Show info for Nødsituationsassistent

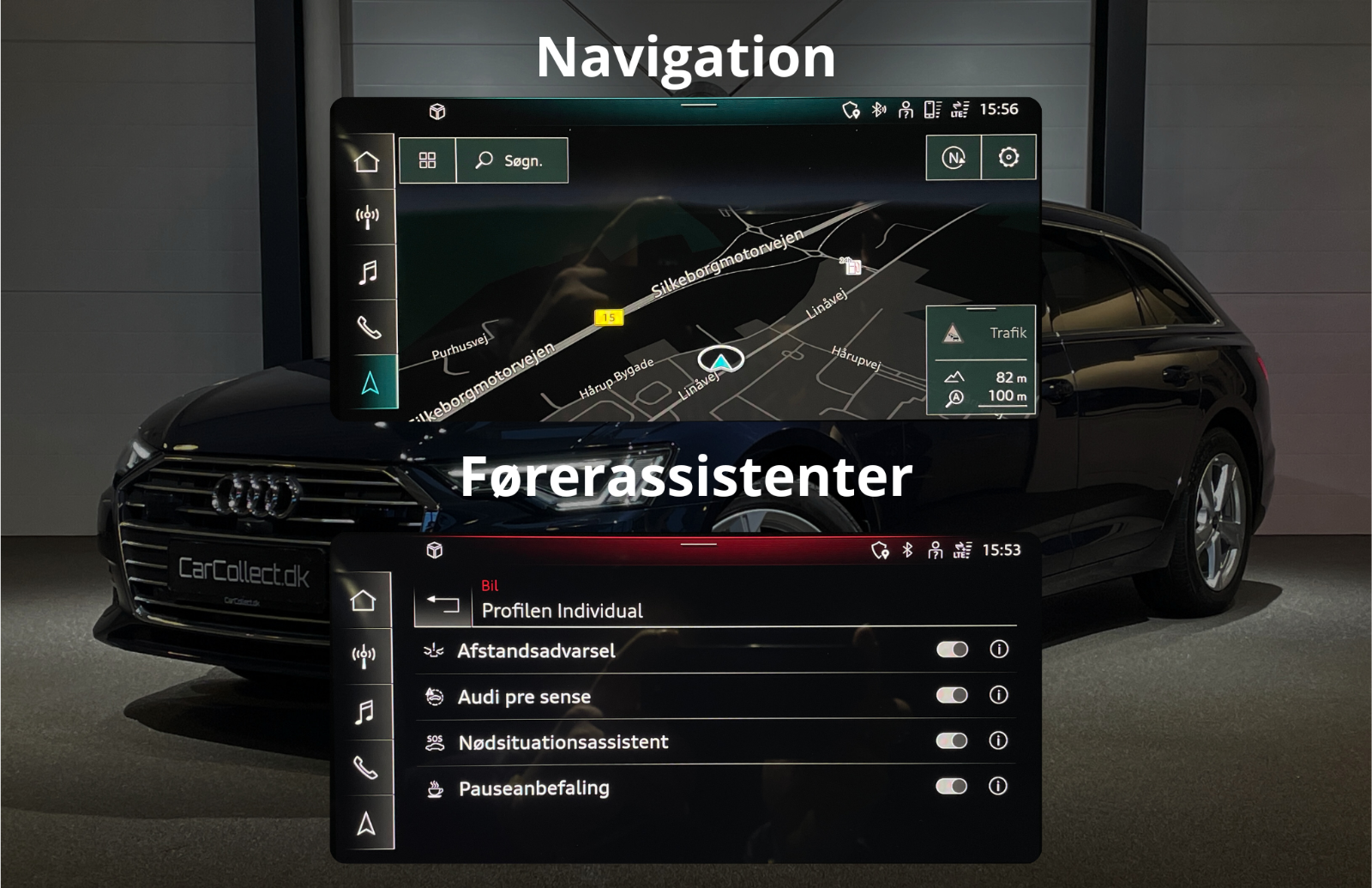point(999,740)
